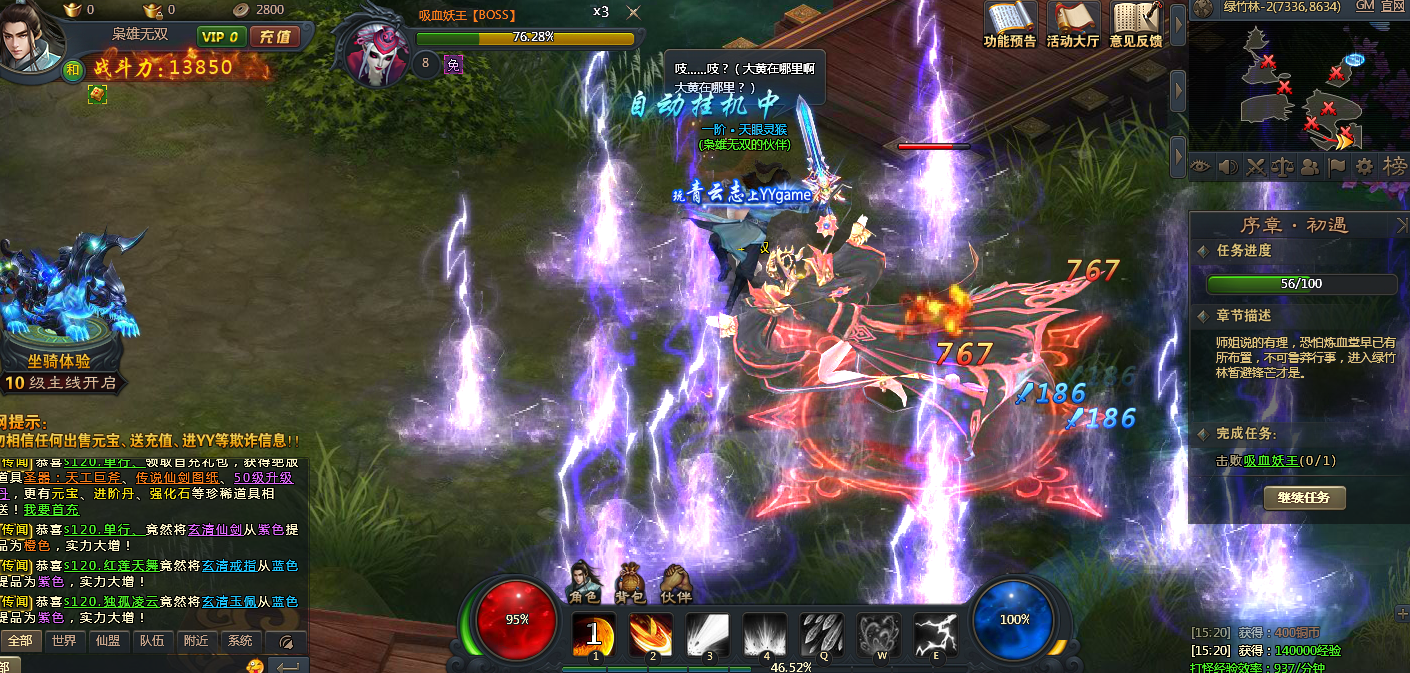Activate the lightning bolt skill

coord(936,636)
